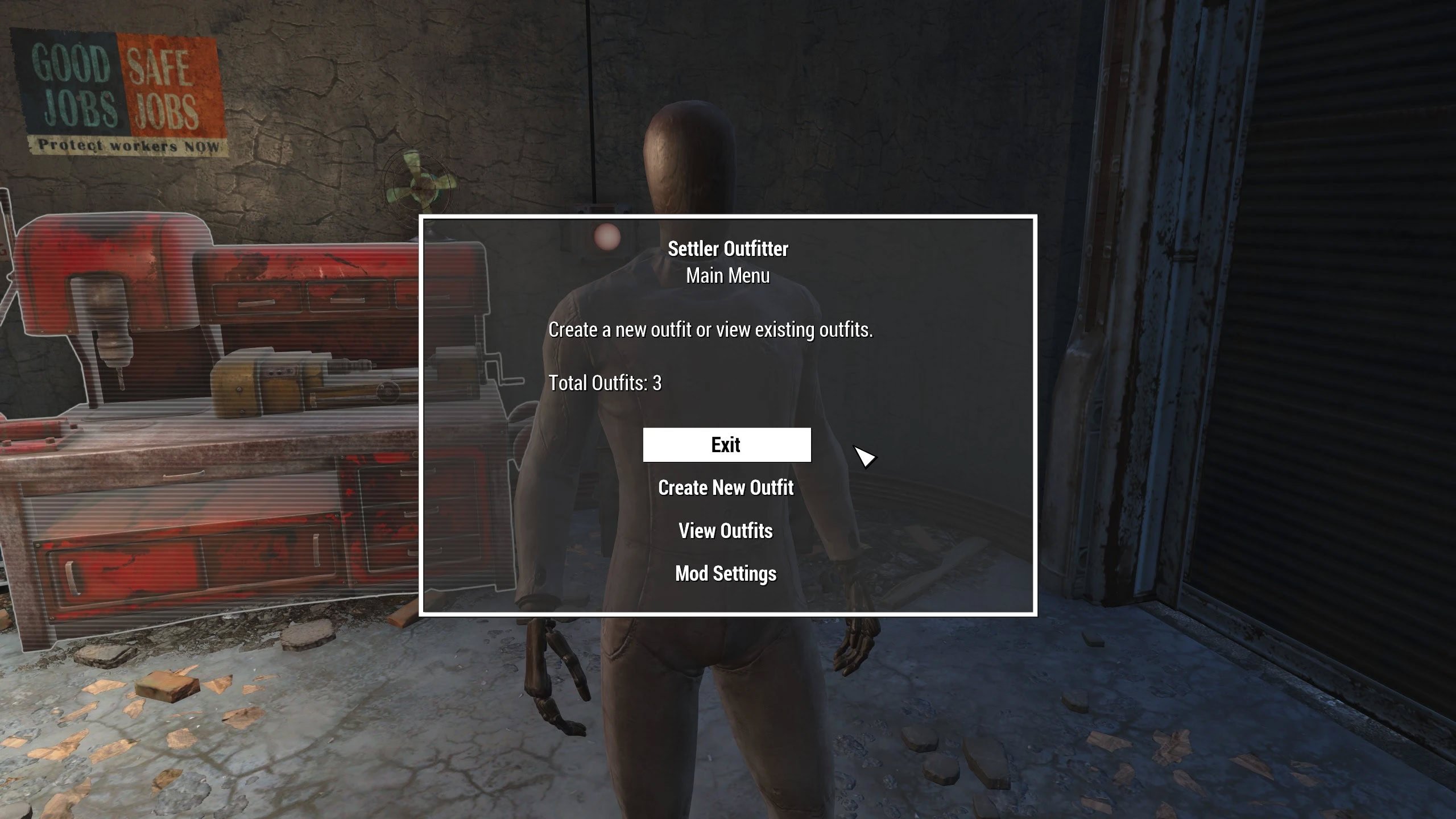Click the Exit button
Viewport: 1456px width, 819px height.
(726, 445)
